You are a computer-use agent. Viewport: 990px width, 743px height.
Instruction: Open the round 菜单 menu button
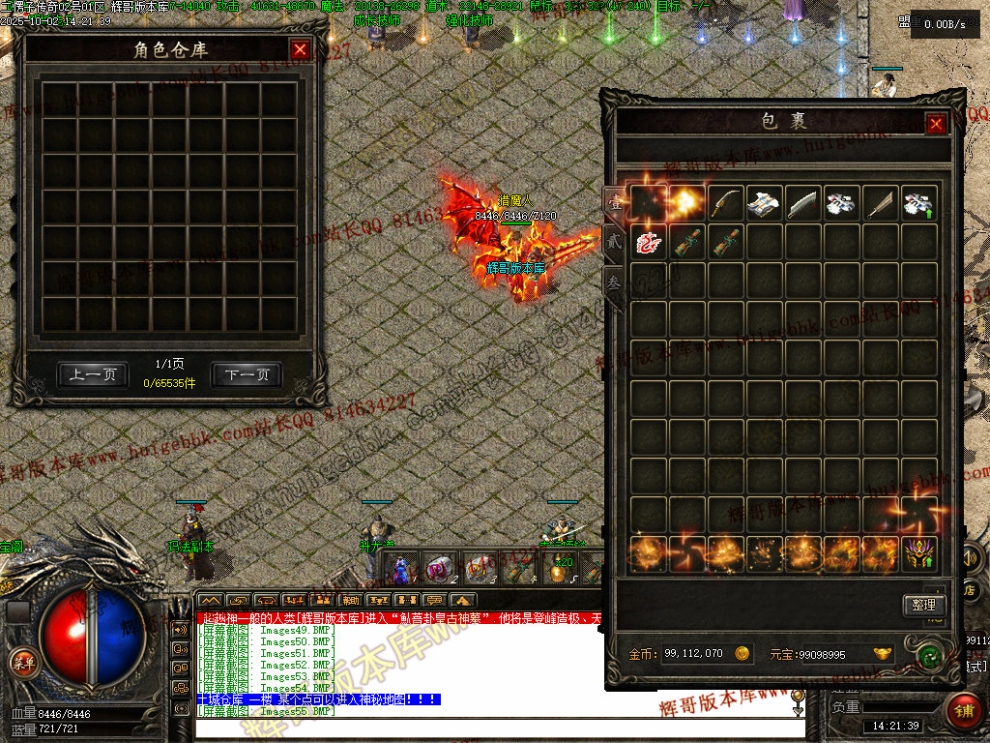[x=22, y=660]
